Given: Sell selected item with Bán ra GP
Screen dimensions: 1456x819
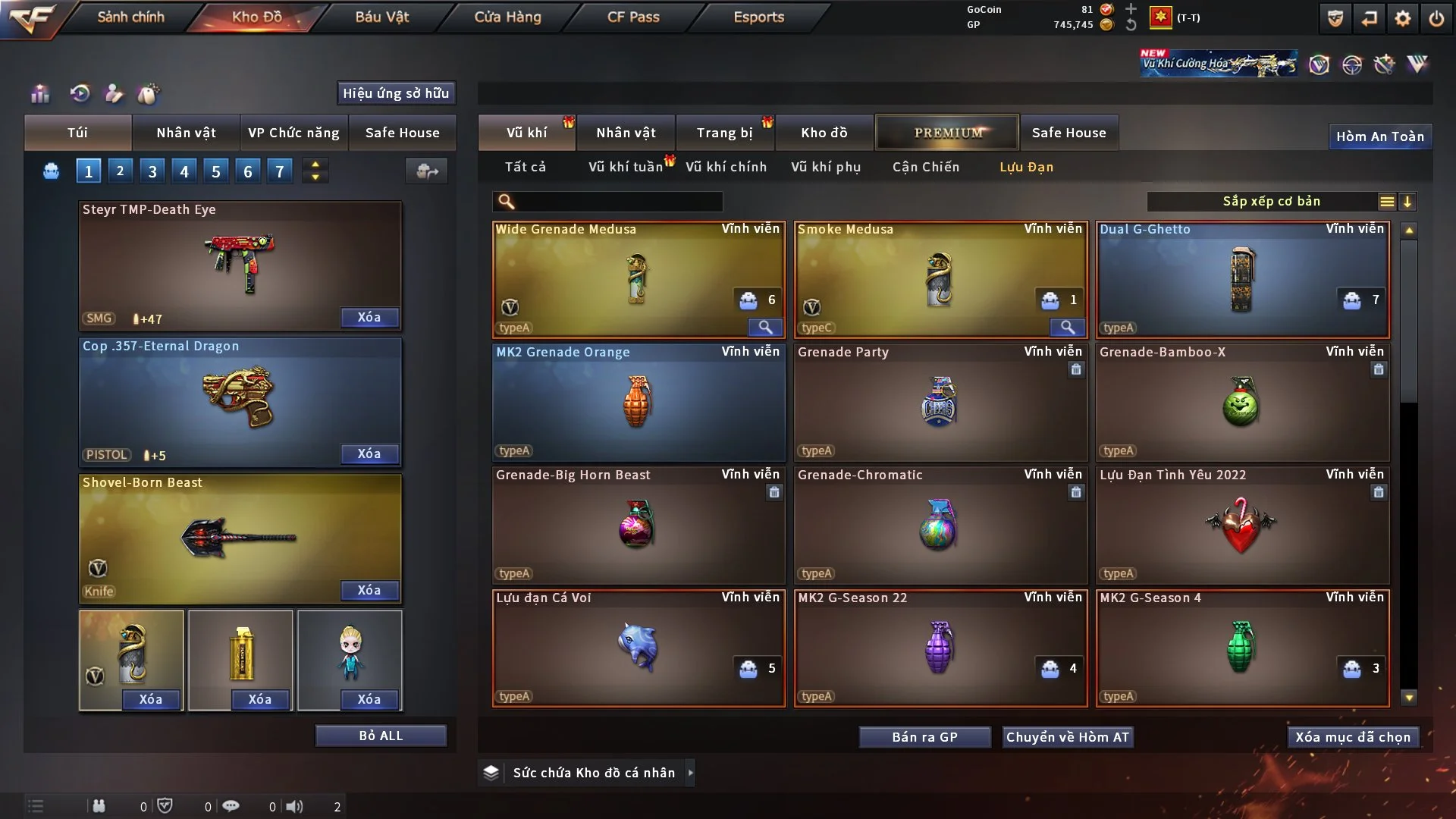Looking at the screenshot, I should (924, 737).
